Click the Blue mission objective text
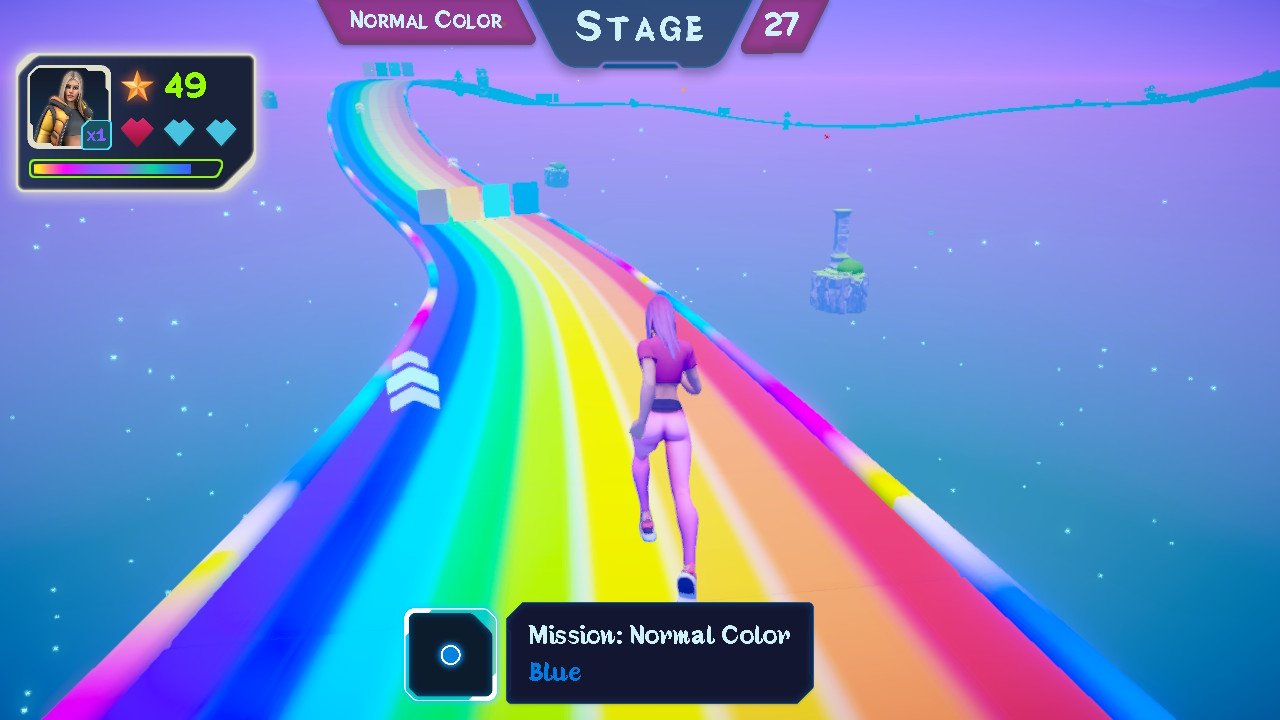This screenshot has width=1280, height=720. (x=554, y=672)
